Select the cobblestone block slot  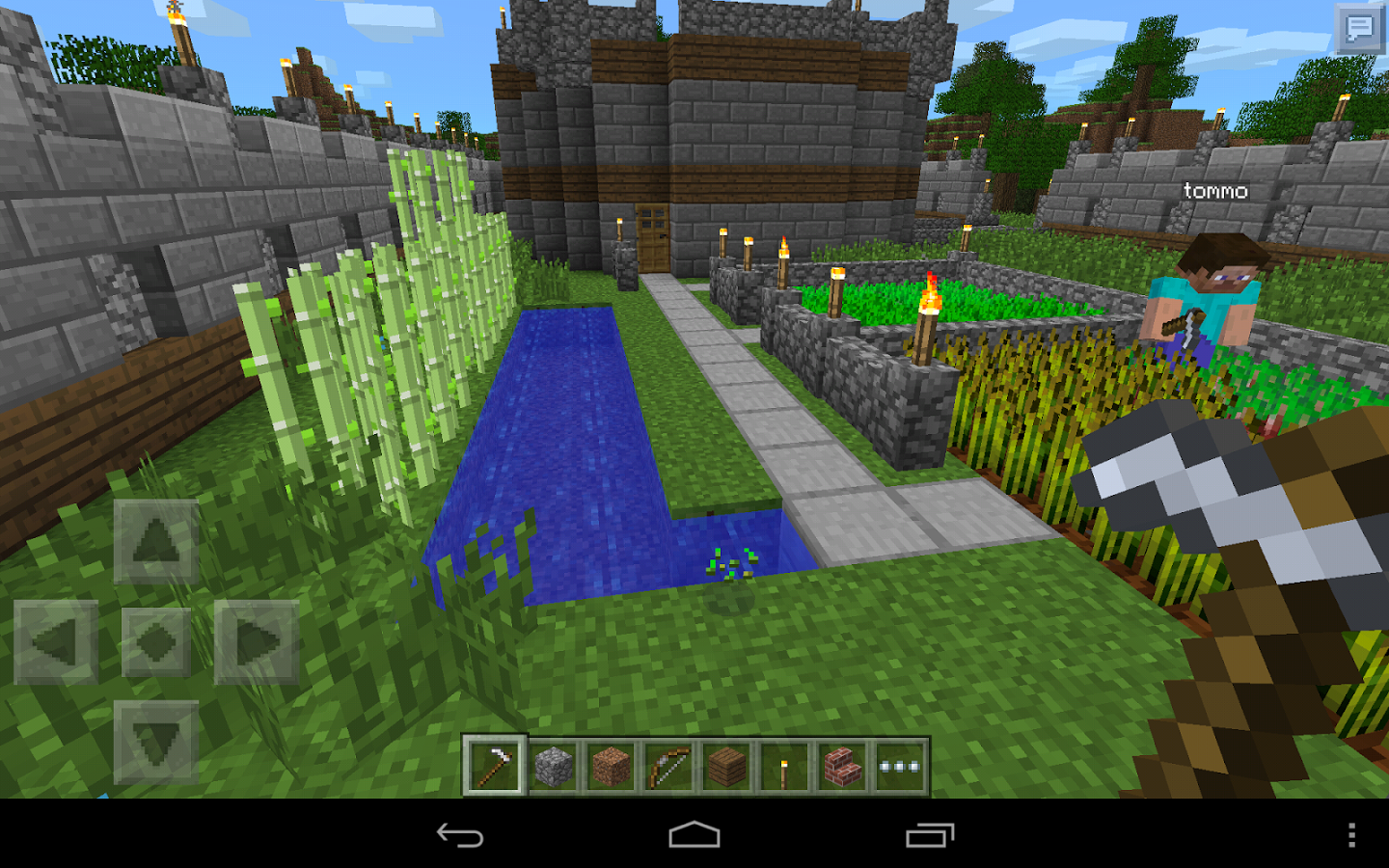(553, 765)
